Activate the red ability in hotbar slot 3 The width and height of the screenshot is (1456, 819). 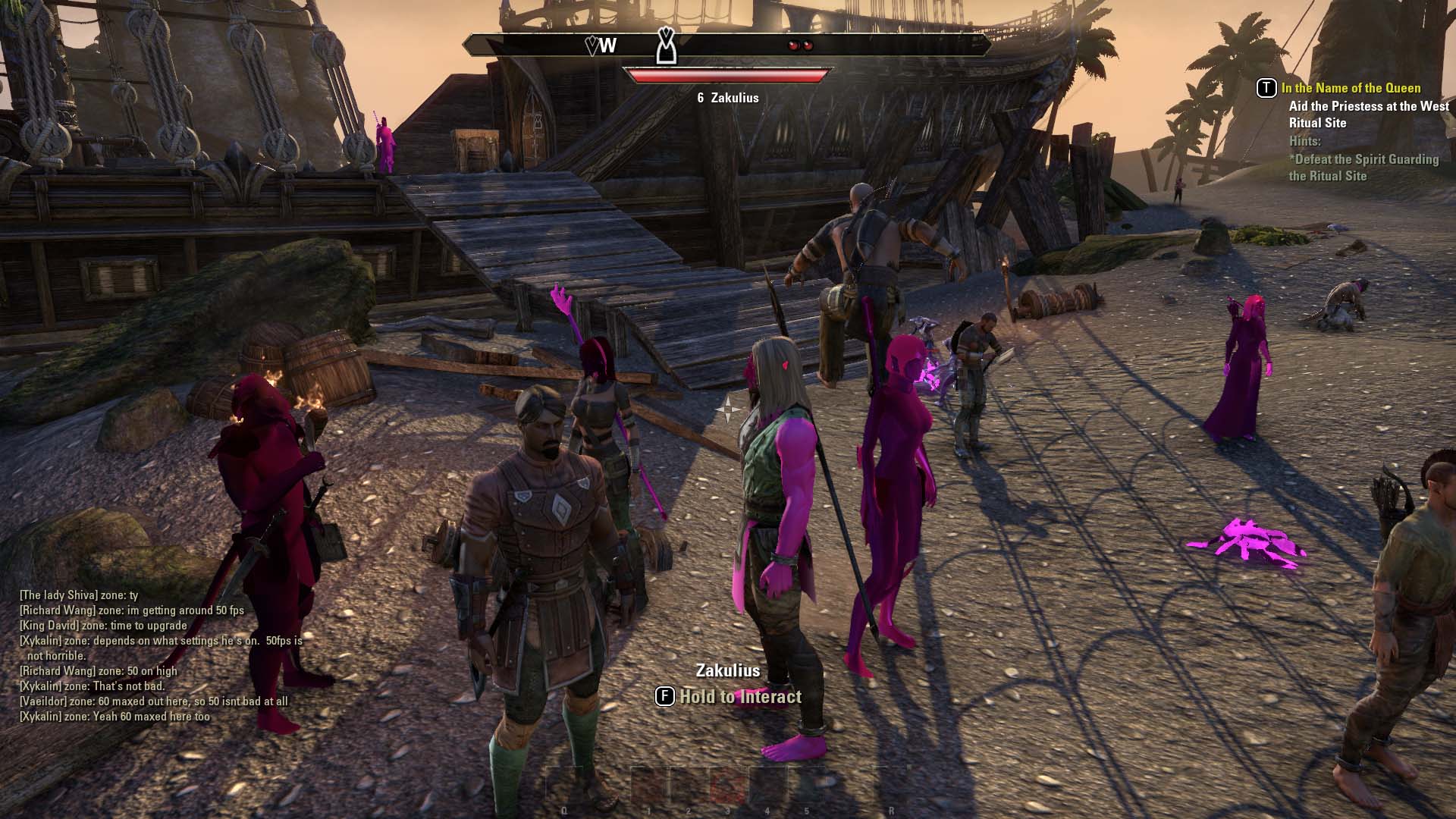pyautogui.click(x=727, y=786)
